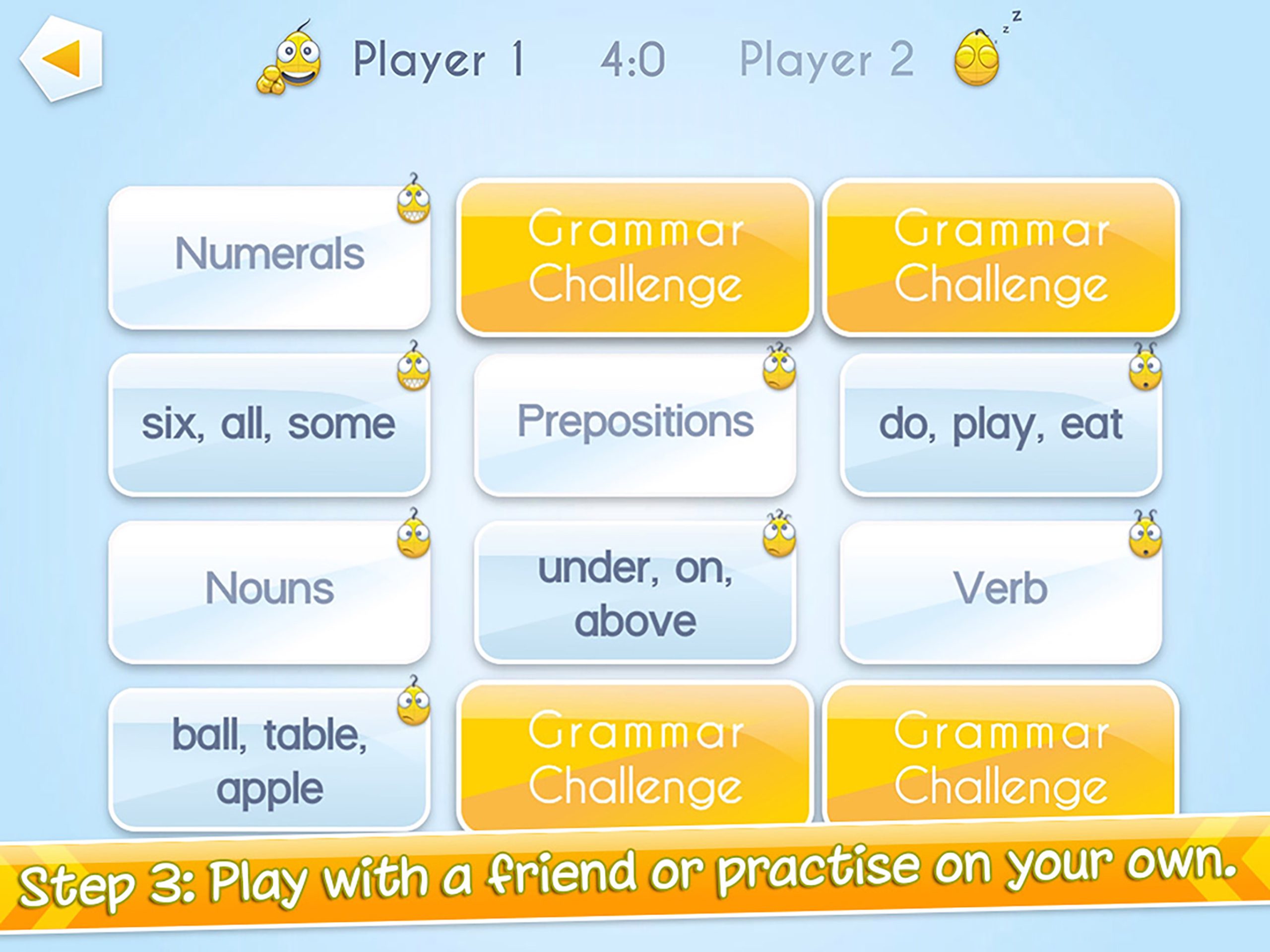Select the Nouns card
Screen dimensions: 1270x952
pos(270,588)
